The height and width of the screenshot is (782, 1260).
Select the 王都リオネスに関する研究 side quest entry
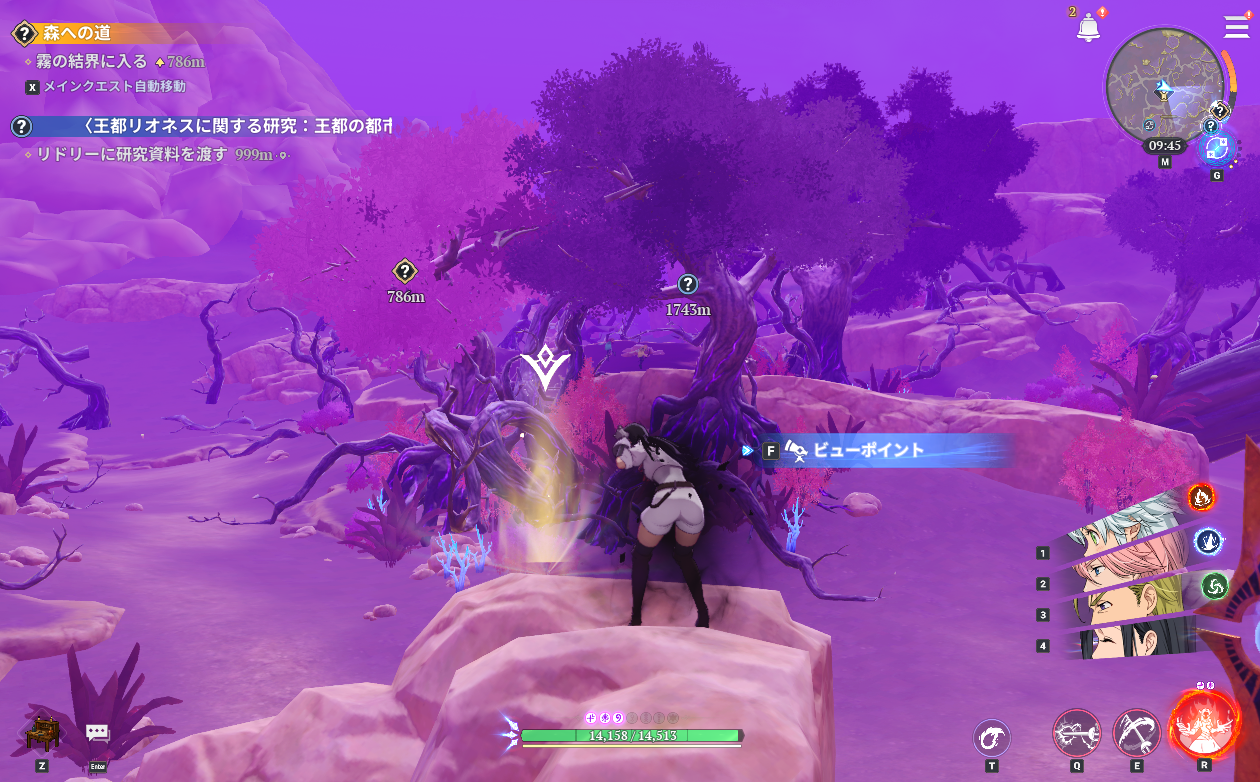point(235,126)
